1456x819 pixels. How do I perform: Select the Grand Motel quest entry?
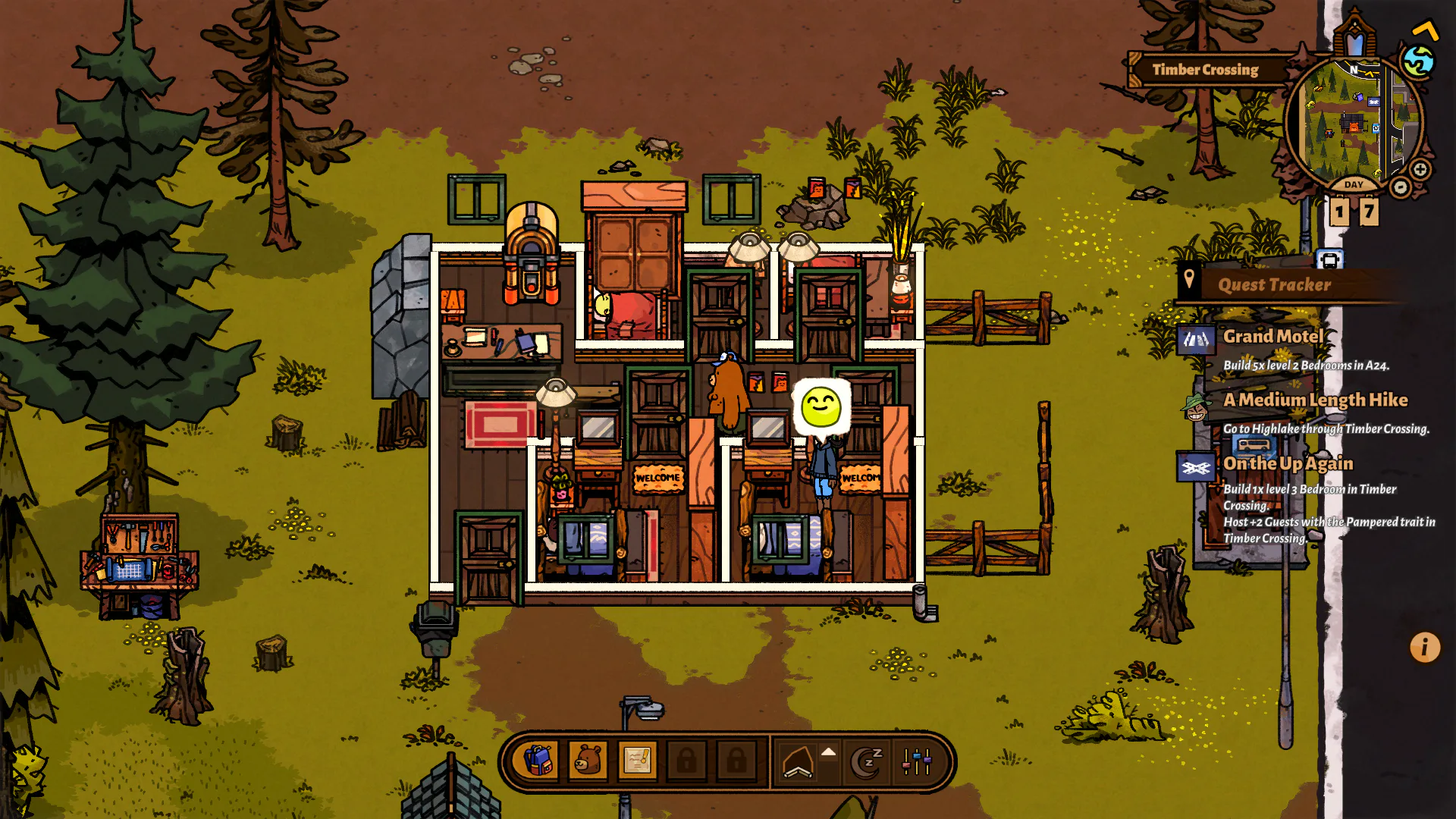1273,337
